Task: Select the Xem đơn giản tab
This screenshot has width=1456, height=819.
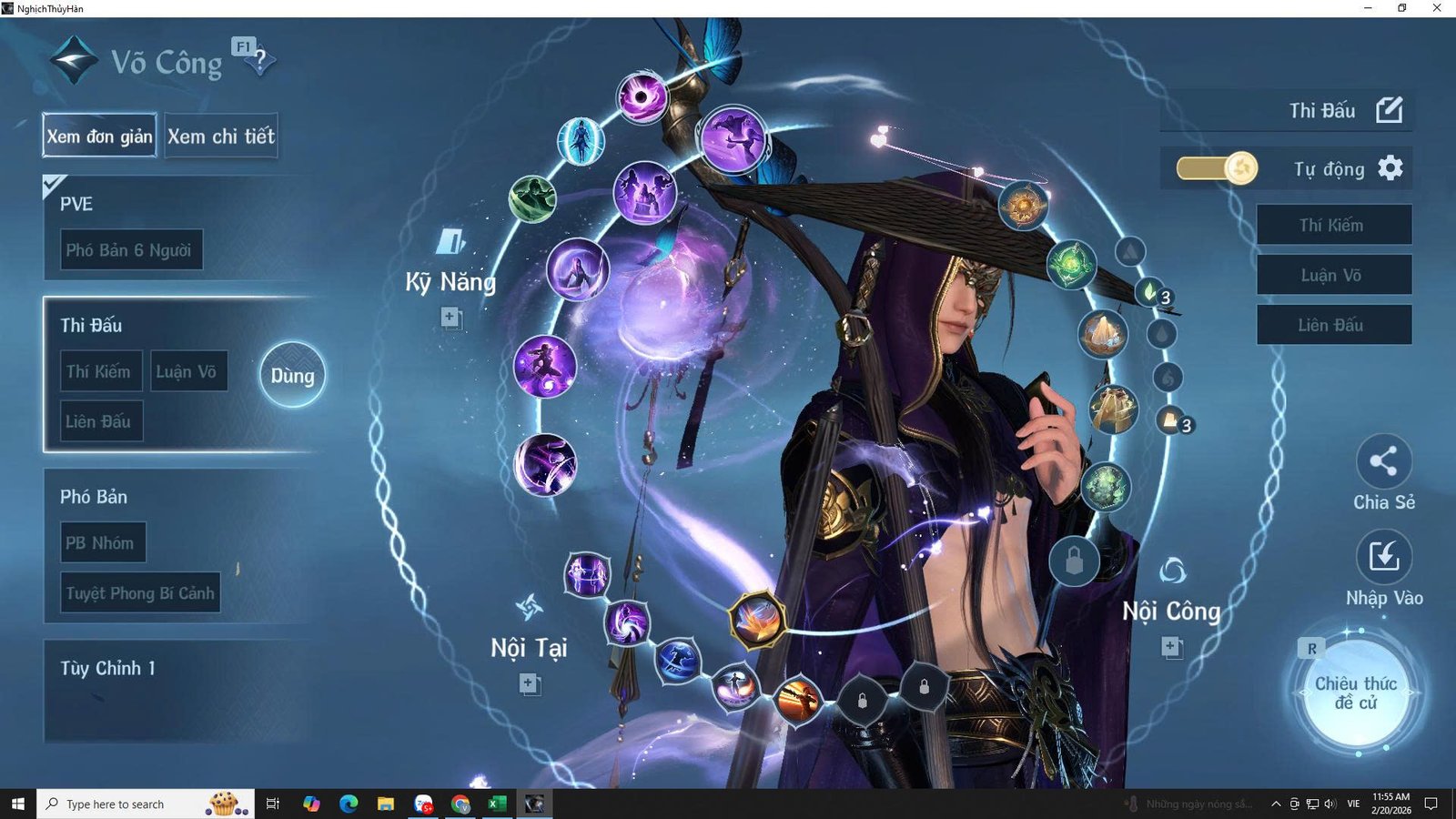Action: pyautogui.click(x=98, y=136)
